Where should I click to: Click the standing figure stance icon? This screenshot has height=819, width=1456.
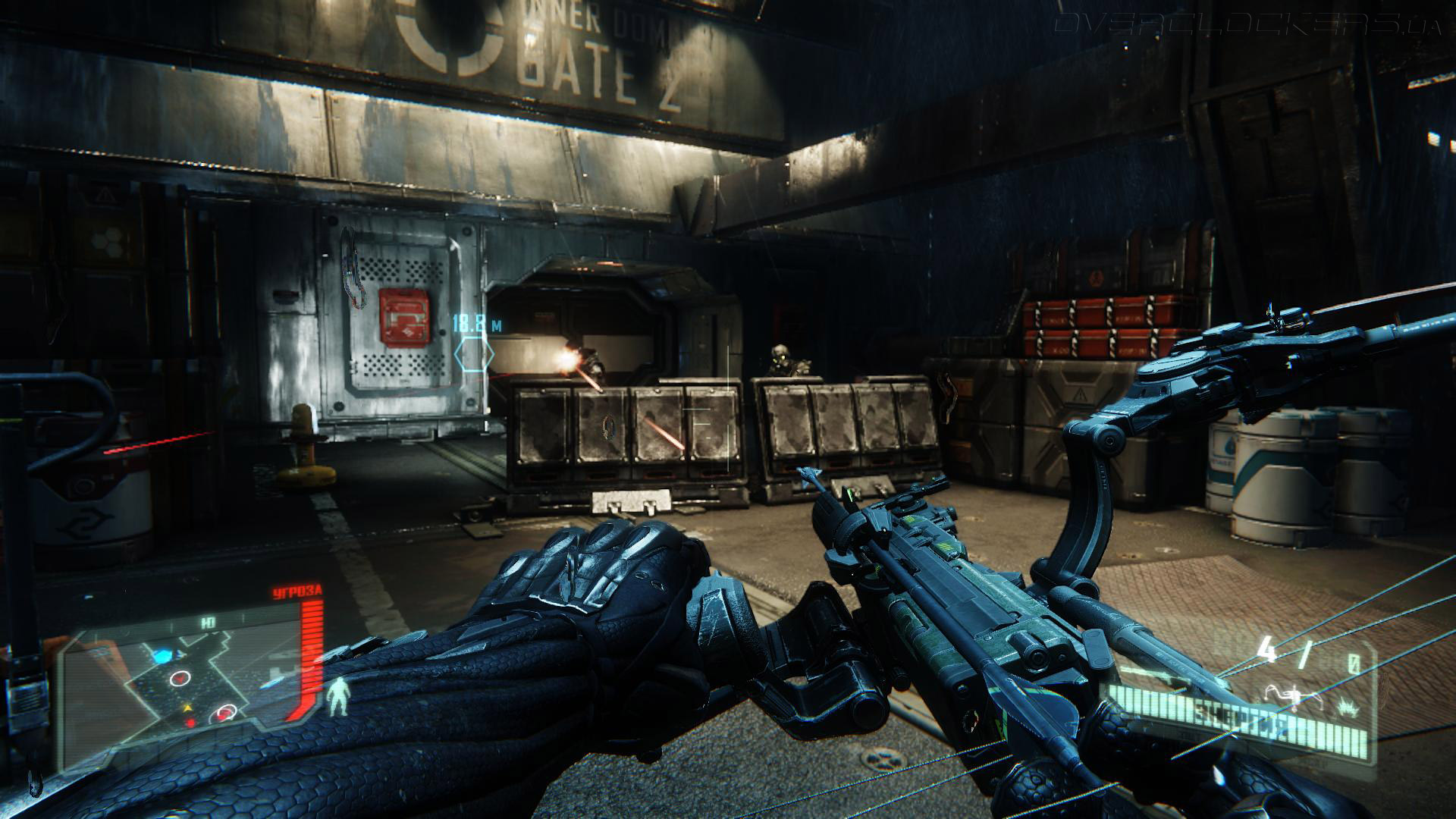point(337,696)
